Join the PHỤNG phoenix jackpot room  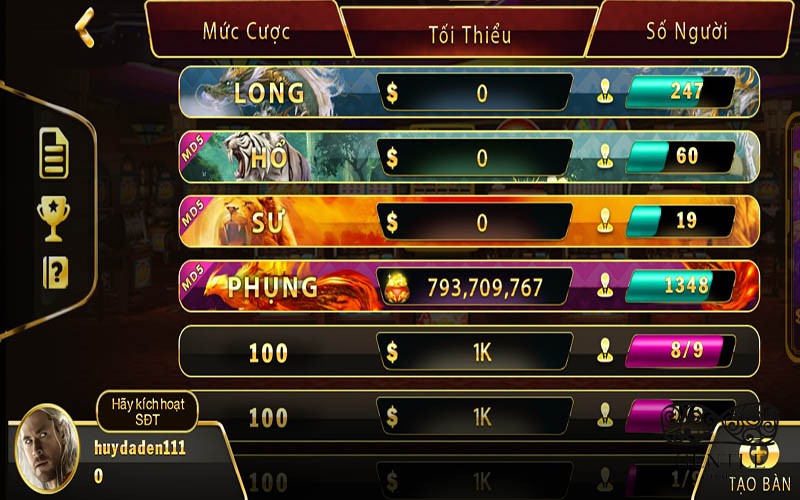[469, 287]
